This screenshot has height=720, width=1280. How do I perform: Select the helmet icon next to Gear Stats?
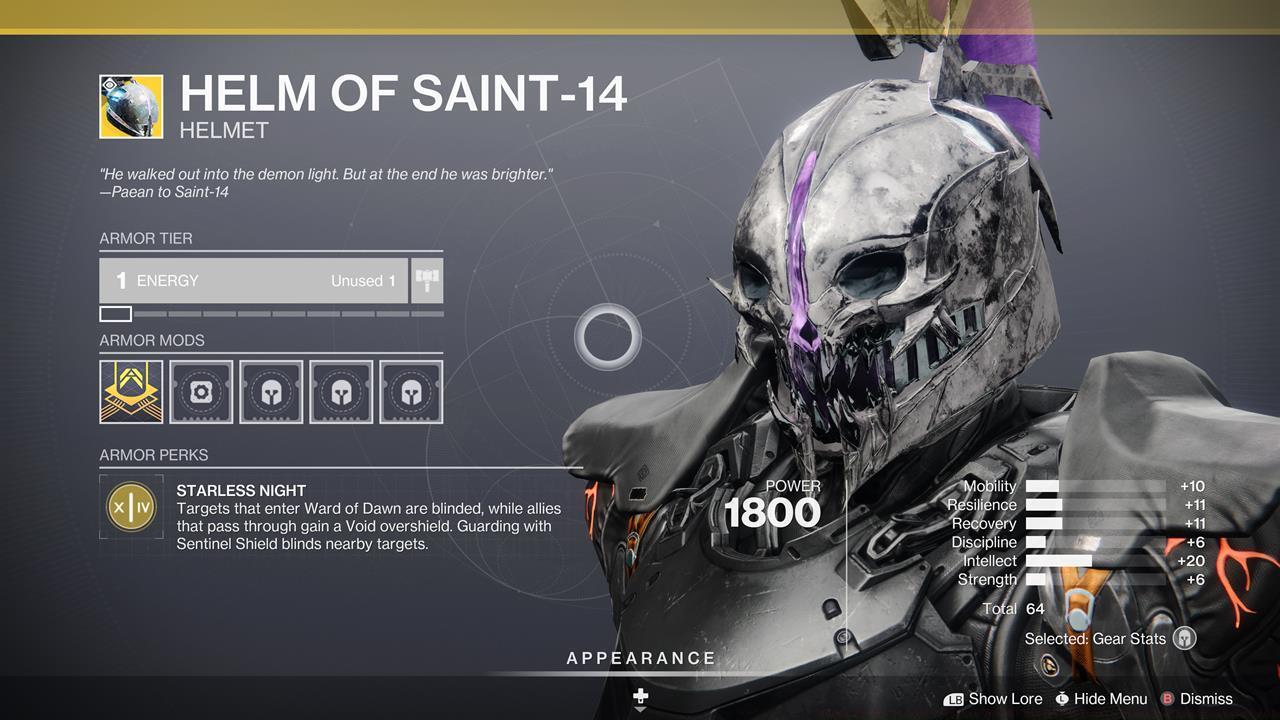(x=1182, y=637)
